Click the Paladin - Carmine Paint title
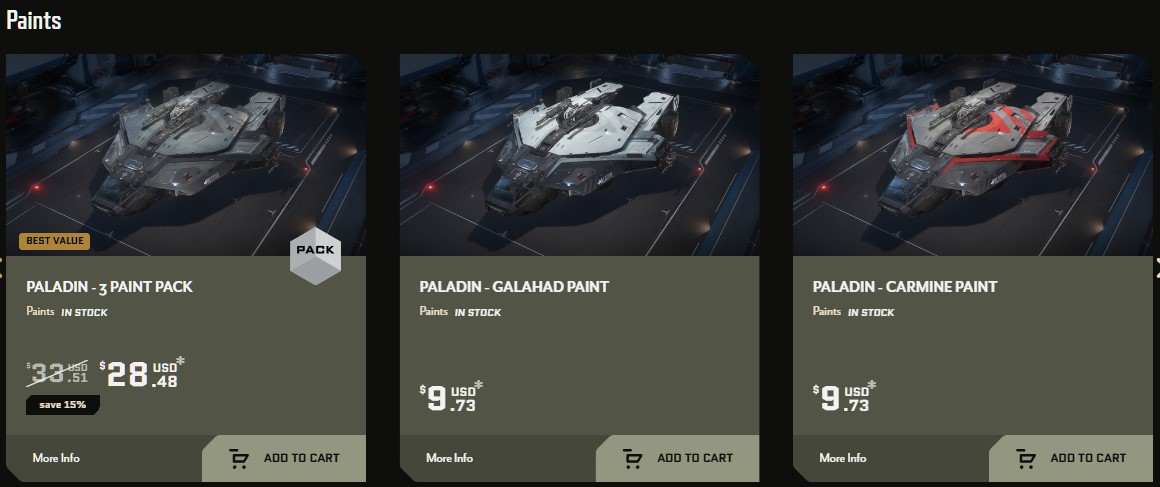The width and height of the screenshot is (1160, 487). [905, 287]
